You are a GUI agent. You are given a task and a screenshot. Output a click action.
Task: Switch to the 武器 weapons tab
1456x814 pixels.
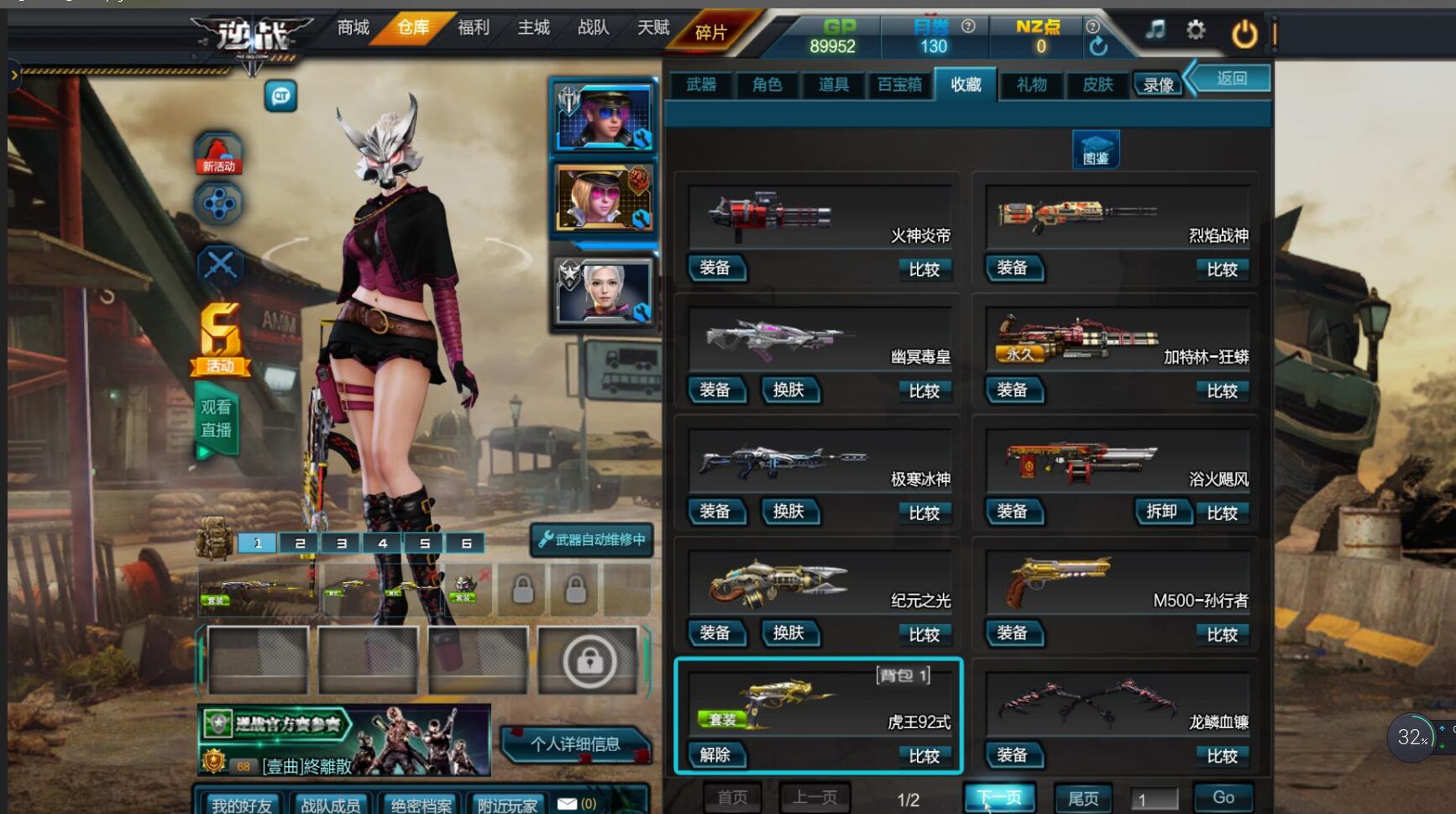[x=701, y=84]
